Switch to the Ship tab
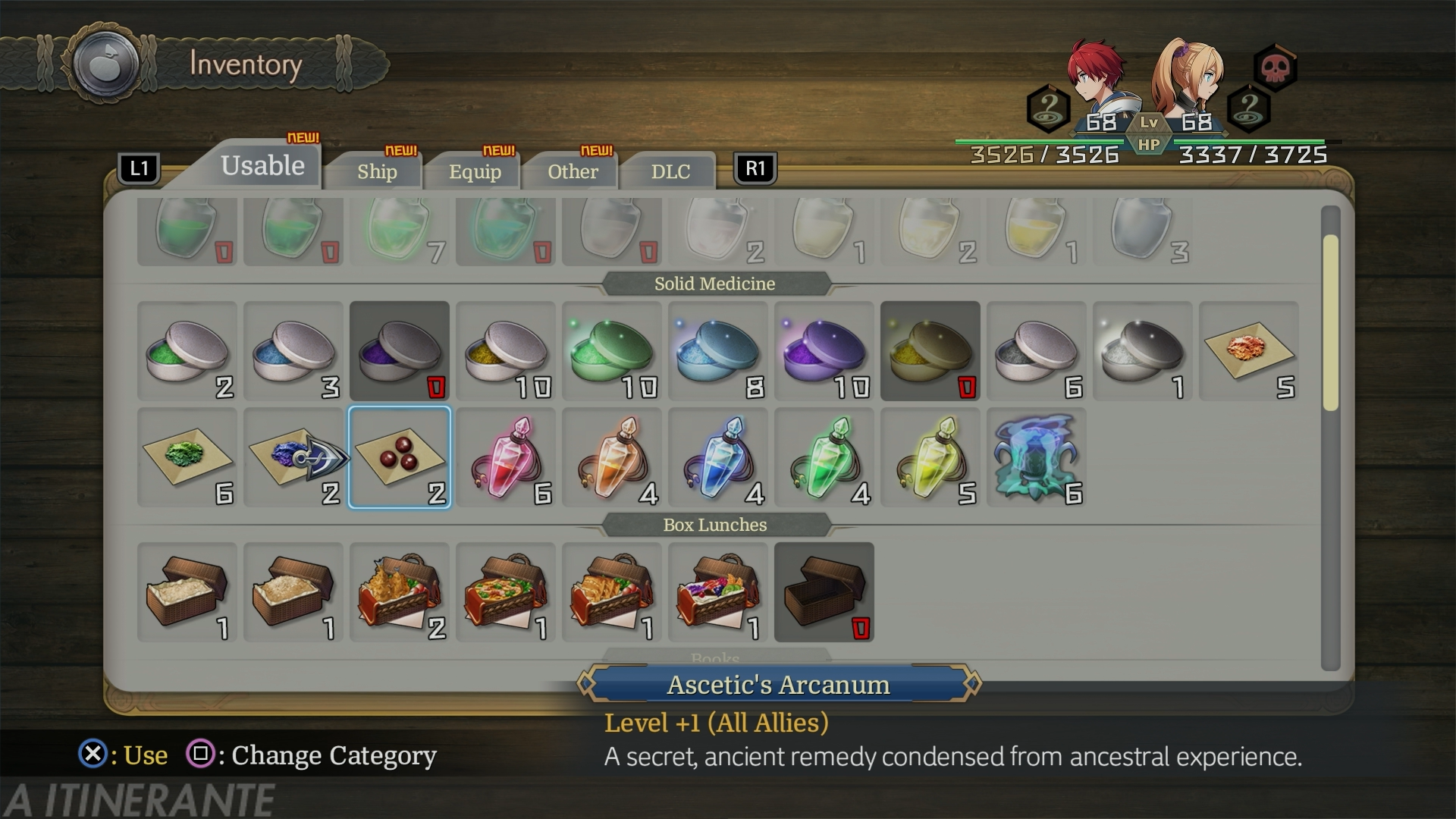The width and height of the screenshot is (1456, 819). [x=377, y=171]
